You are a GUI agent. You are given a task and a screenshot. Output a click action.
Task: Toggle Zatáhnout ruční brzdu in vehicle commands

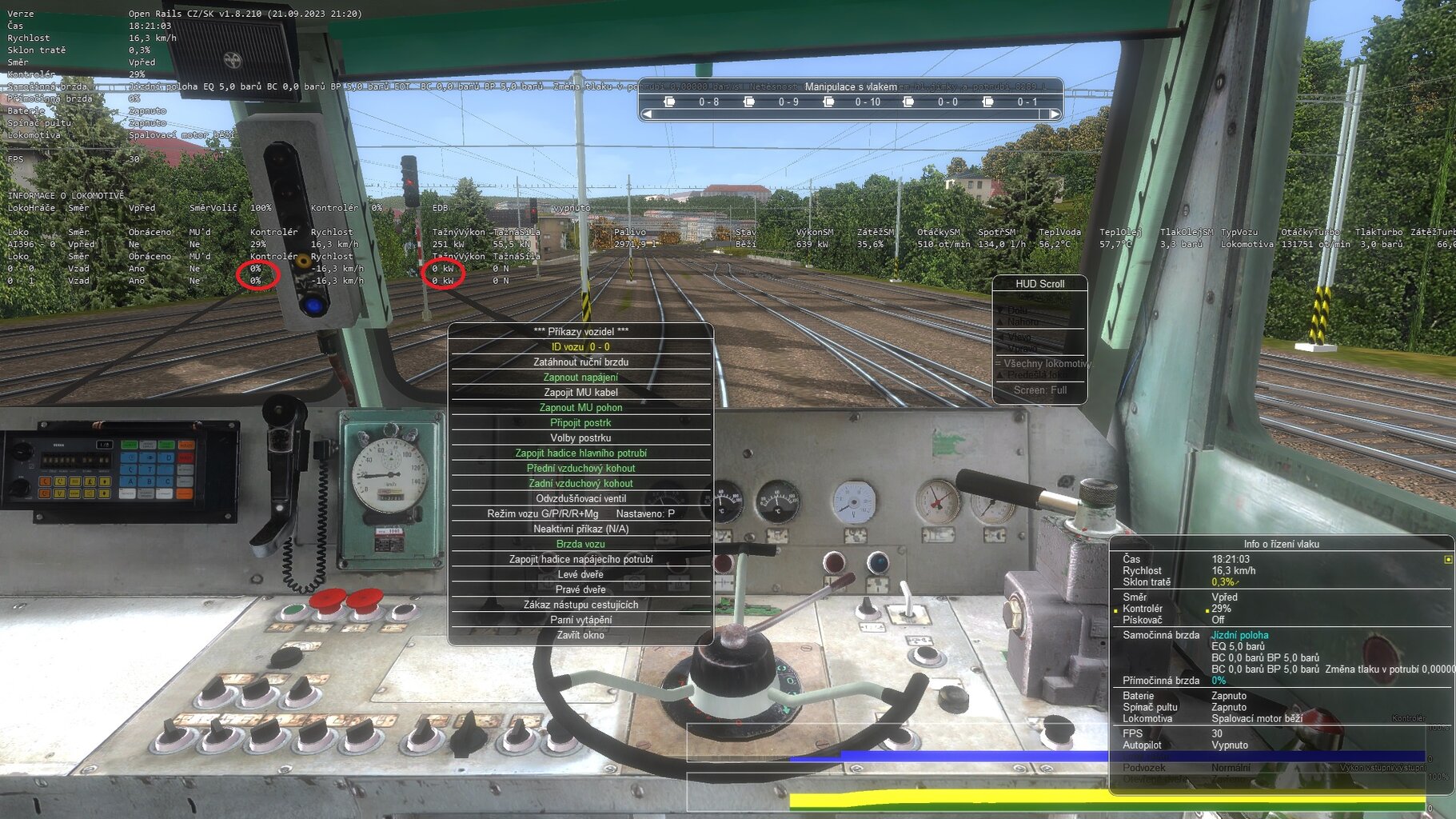(x=581, y=362)
